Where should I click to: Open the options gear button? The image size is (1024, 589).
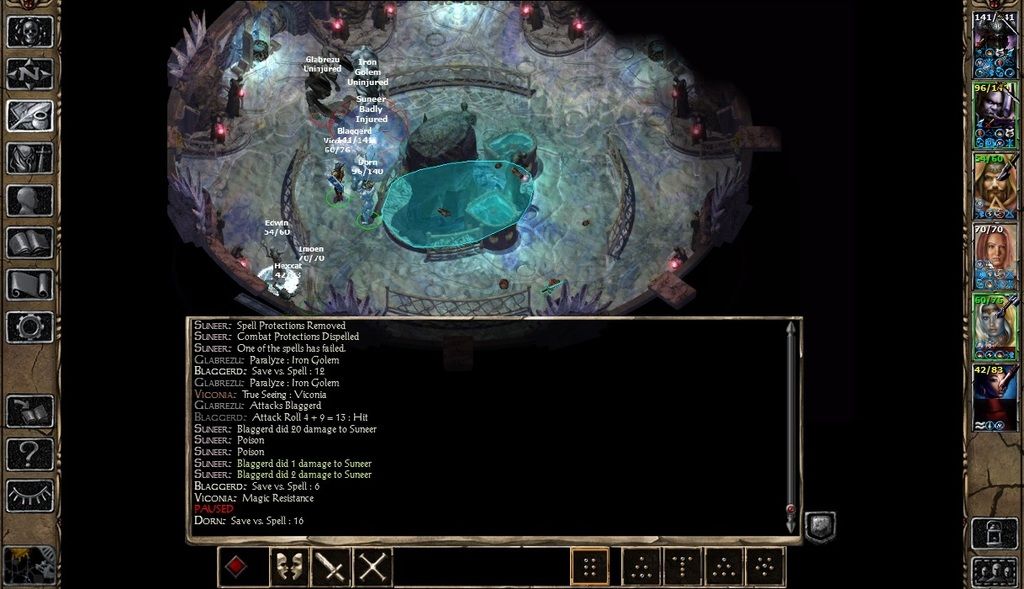tap(30, 326)
